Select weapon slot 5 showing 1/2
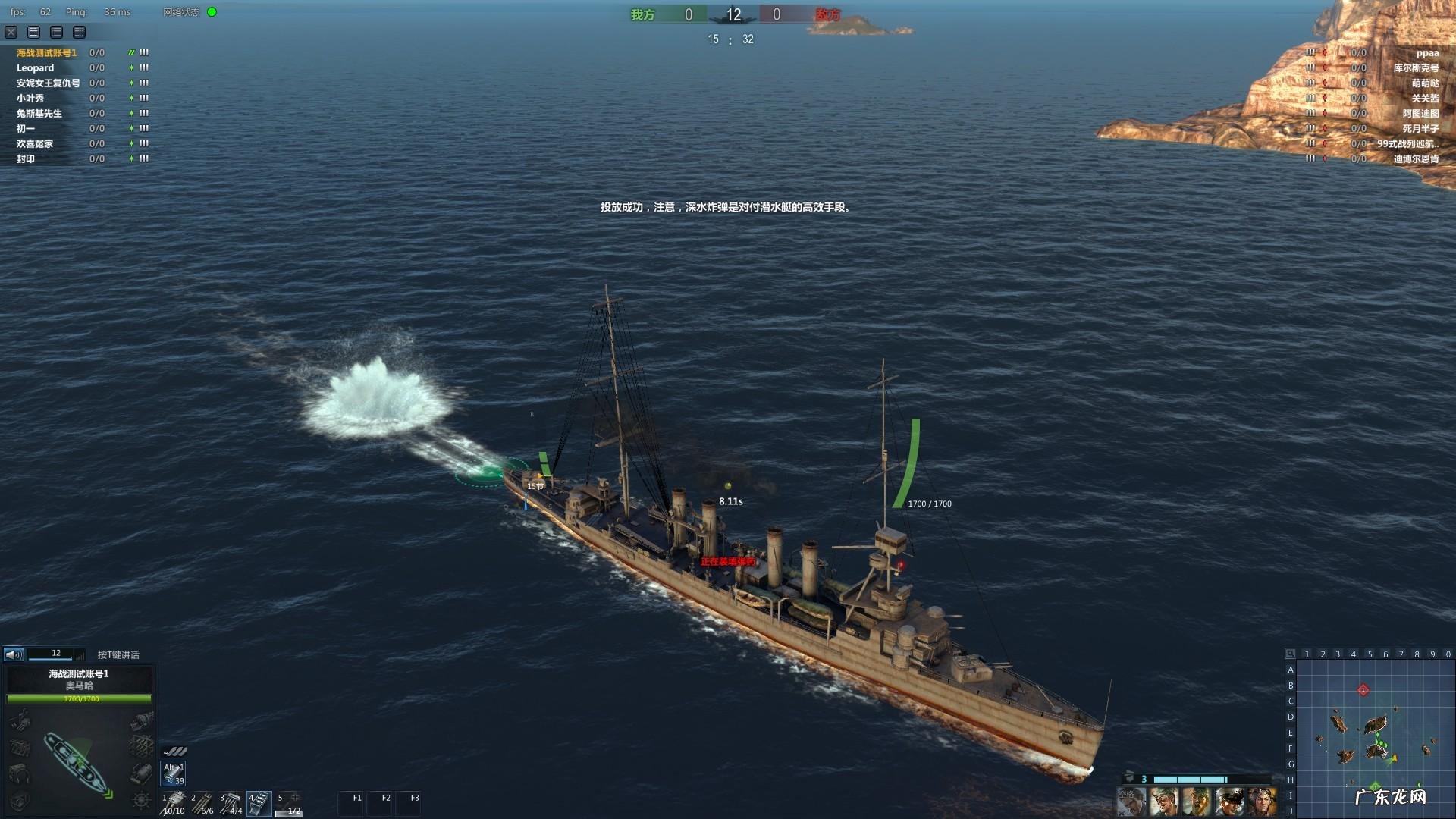Screen dimensions: 1456x819 (288, 802)
